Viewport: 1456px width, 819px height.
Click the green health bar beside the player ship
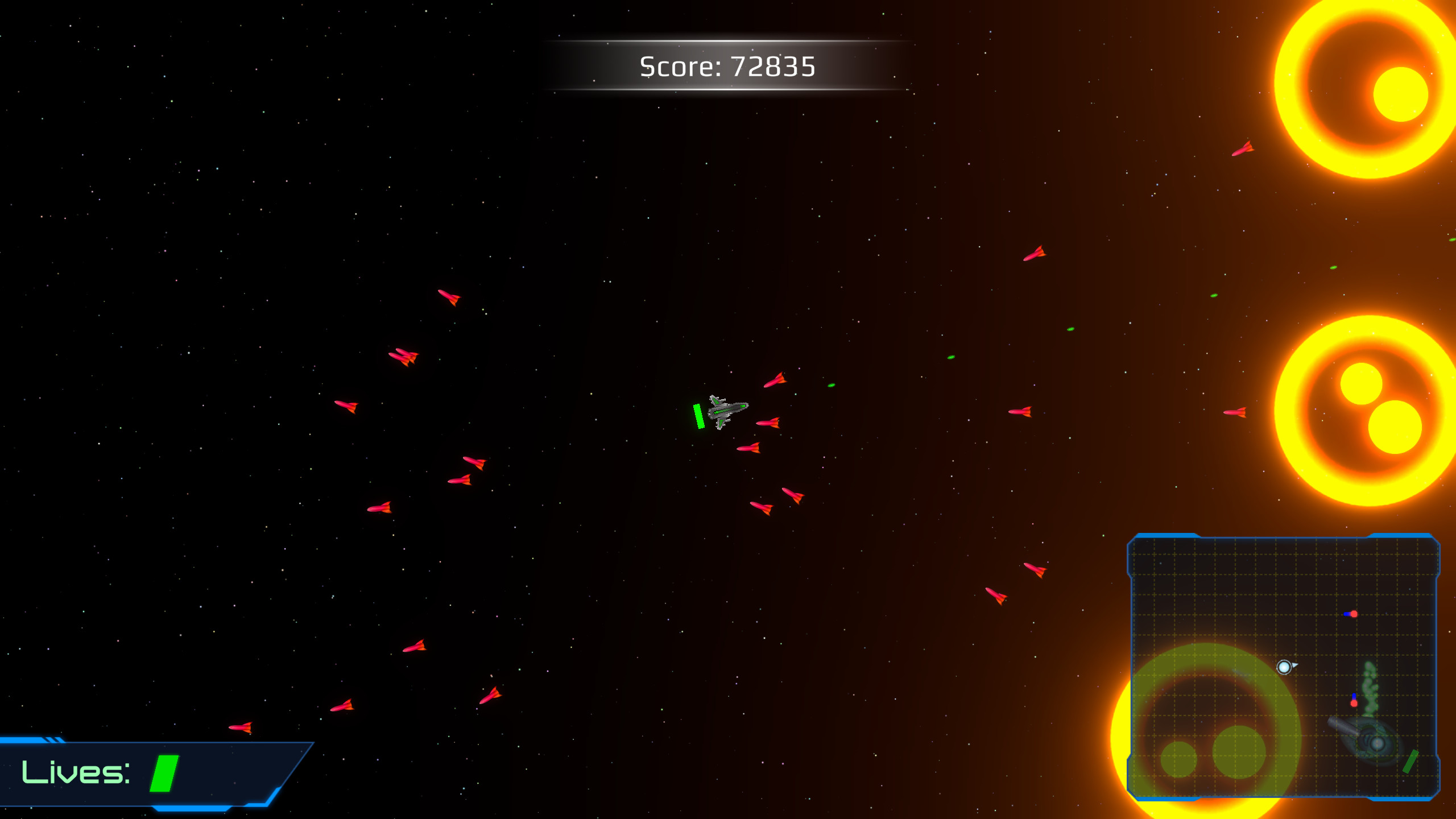tap(698, 415)
